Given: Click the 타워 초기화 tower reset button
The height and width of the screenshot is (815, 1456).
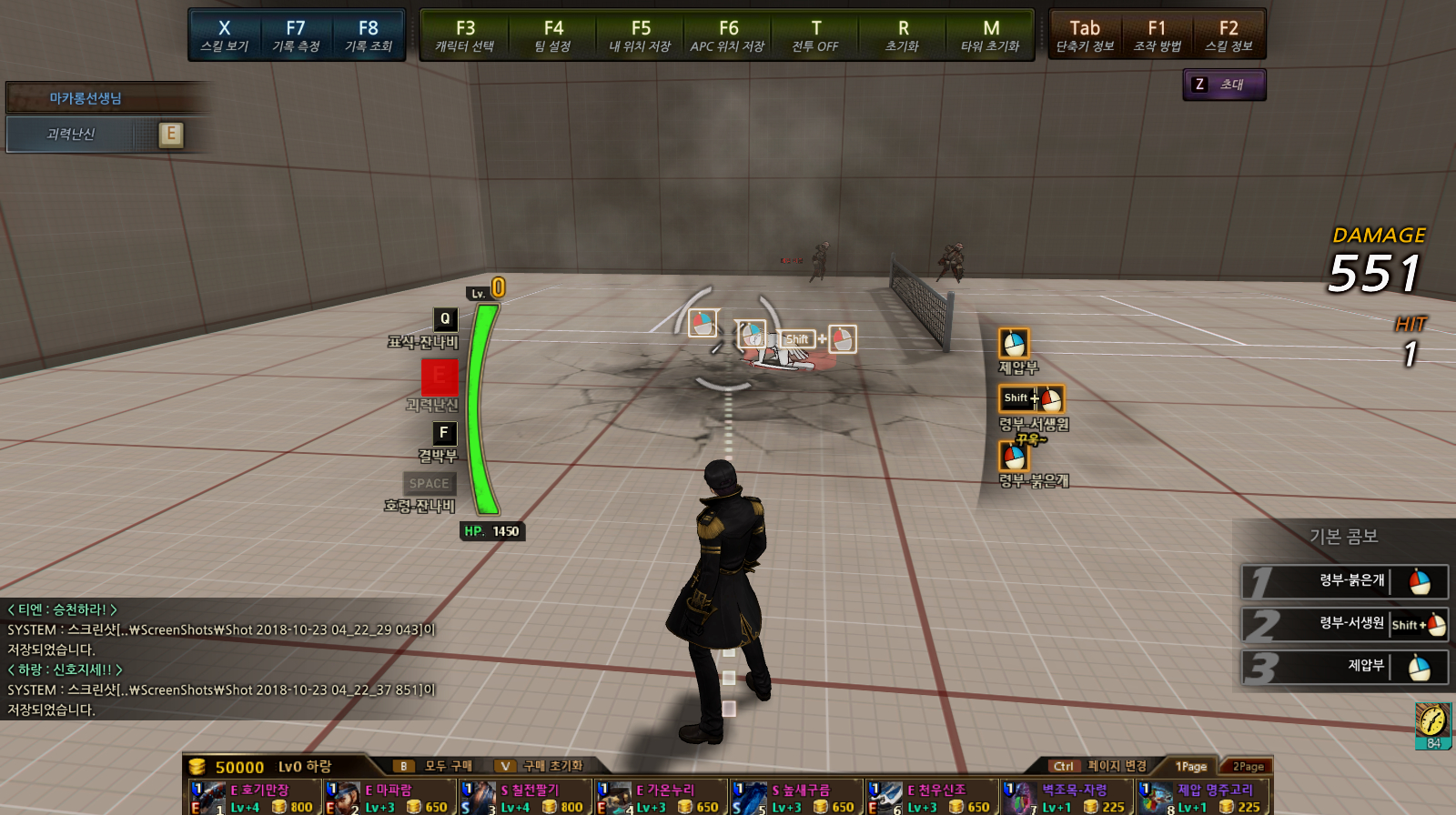Looking at the screenshot, I should point(991,35).
